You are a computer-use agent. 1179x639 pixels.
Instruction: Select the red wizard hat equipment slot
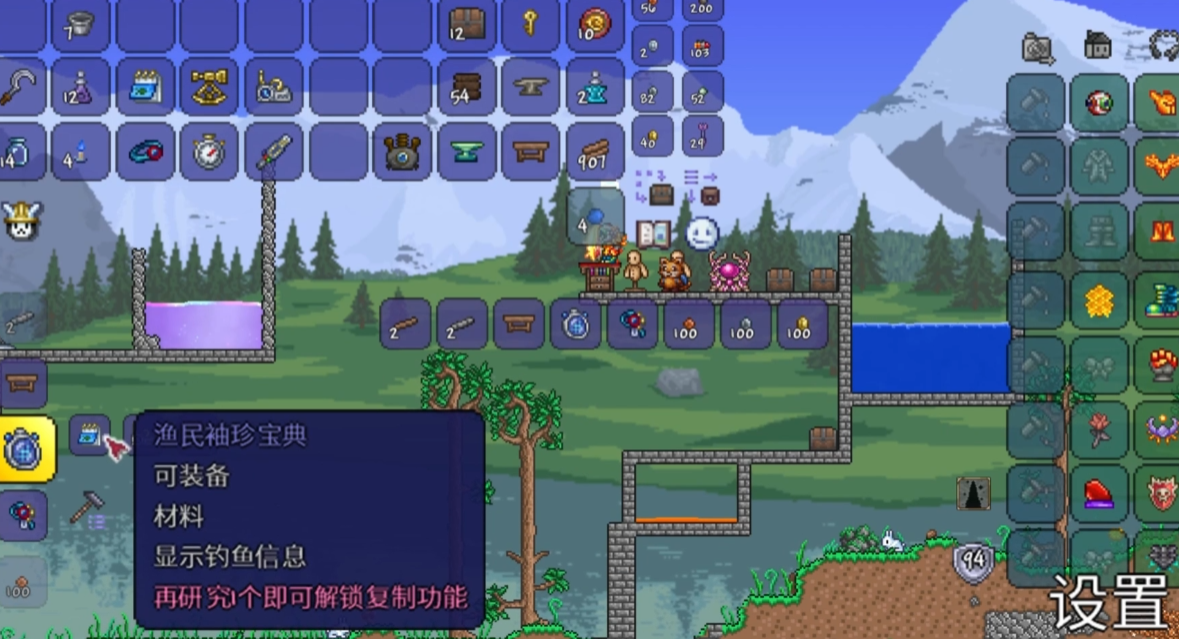pyautogui.click(x=1099, y=493)
